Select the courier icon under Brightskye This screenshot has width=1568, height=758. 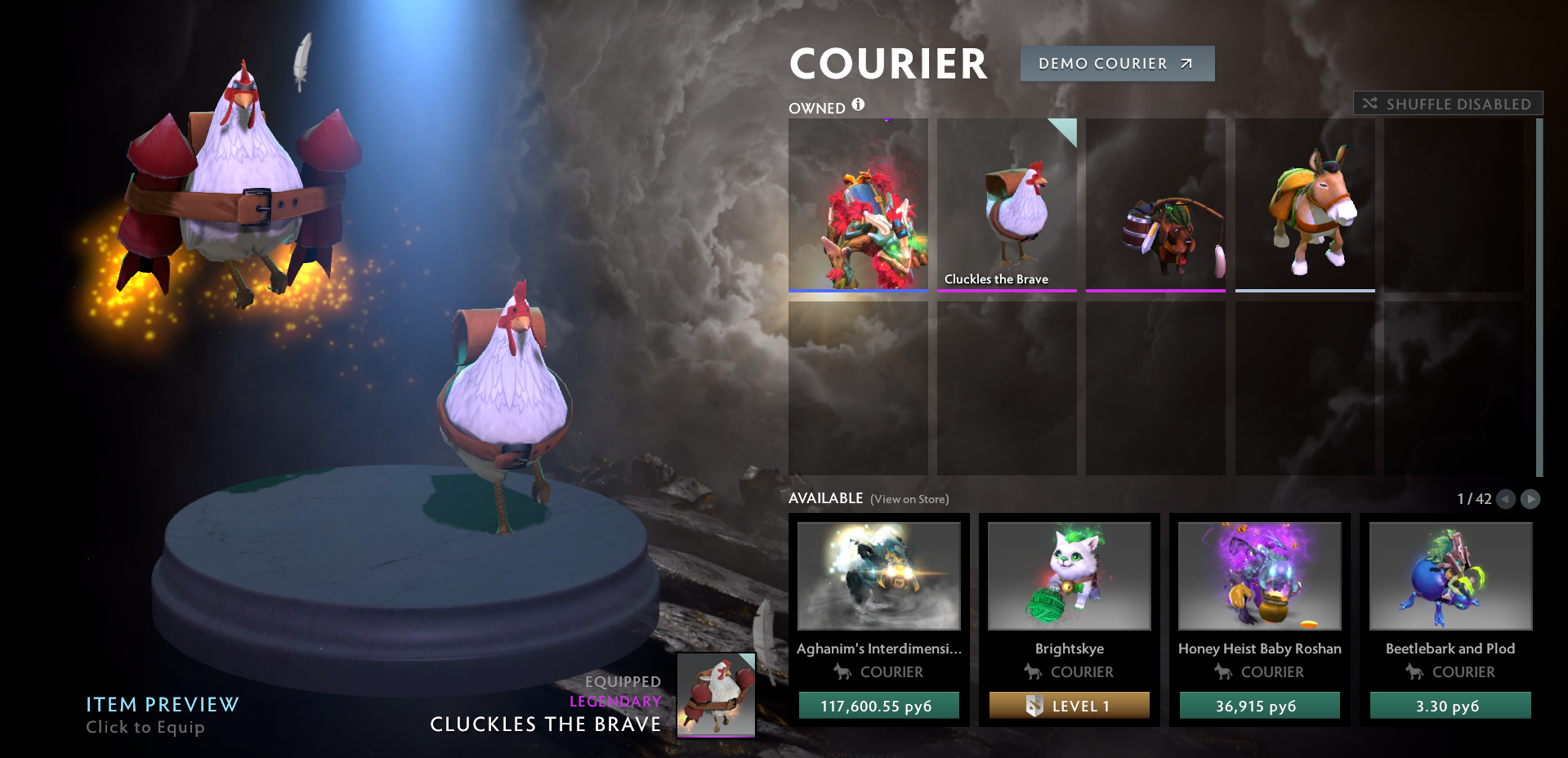[1032, 672]
